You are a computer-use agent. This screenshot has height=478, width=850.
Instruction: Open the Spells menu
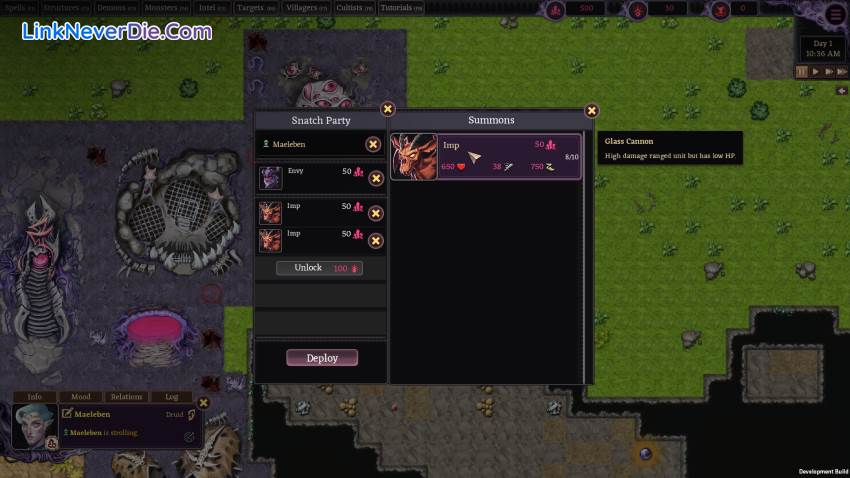20,8
